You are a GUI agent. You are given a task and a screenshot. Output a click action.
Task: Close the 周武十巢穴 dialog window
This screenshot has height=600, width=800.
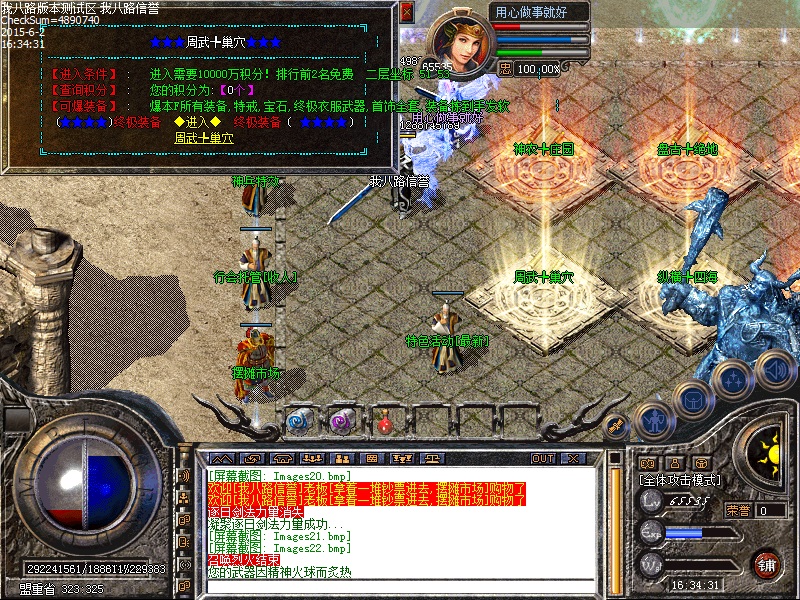point(406,12)
